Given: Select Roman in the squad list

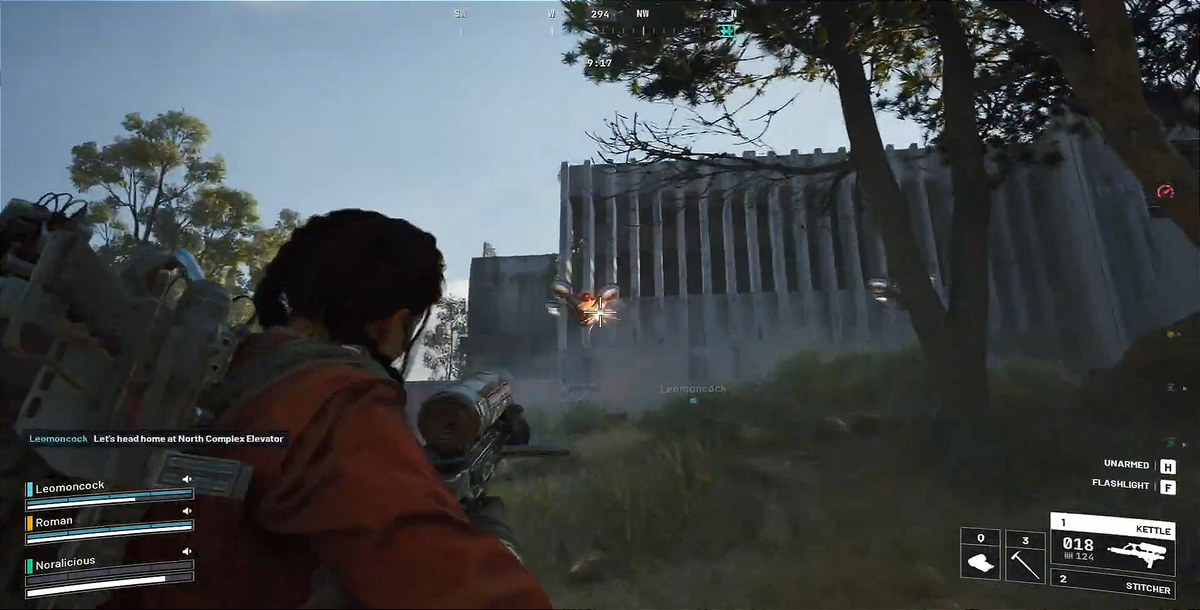Looking at the screenshot, I should pos(55,521).
